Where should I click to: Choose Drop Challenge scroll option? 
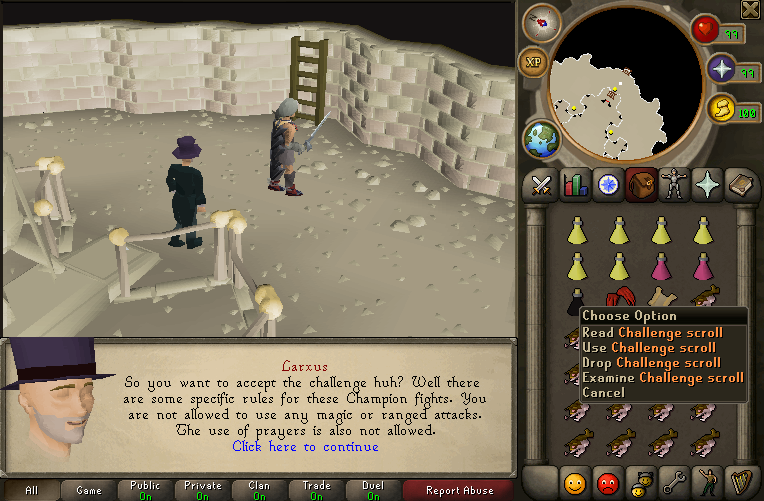(651, 363)
